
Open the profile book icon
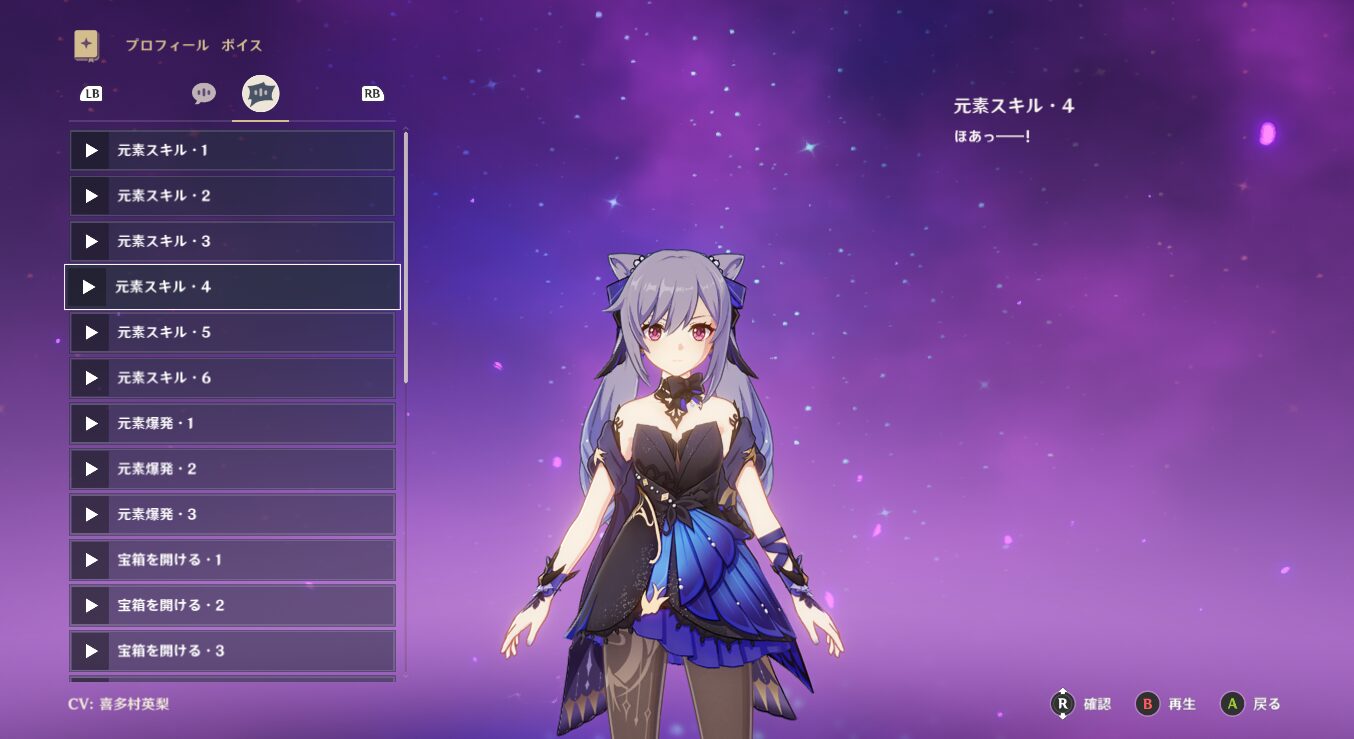click(87, 45)
